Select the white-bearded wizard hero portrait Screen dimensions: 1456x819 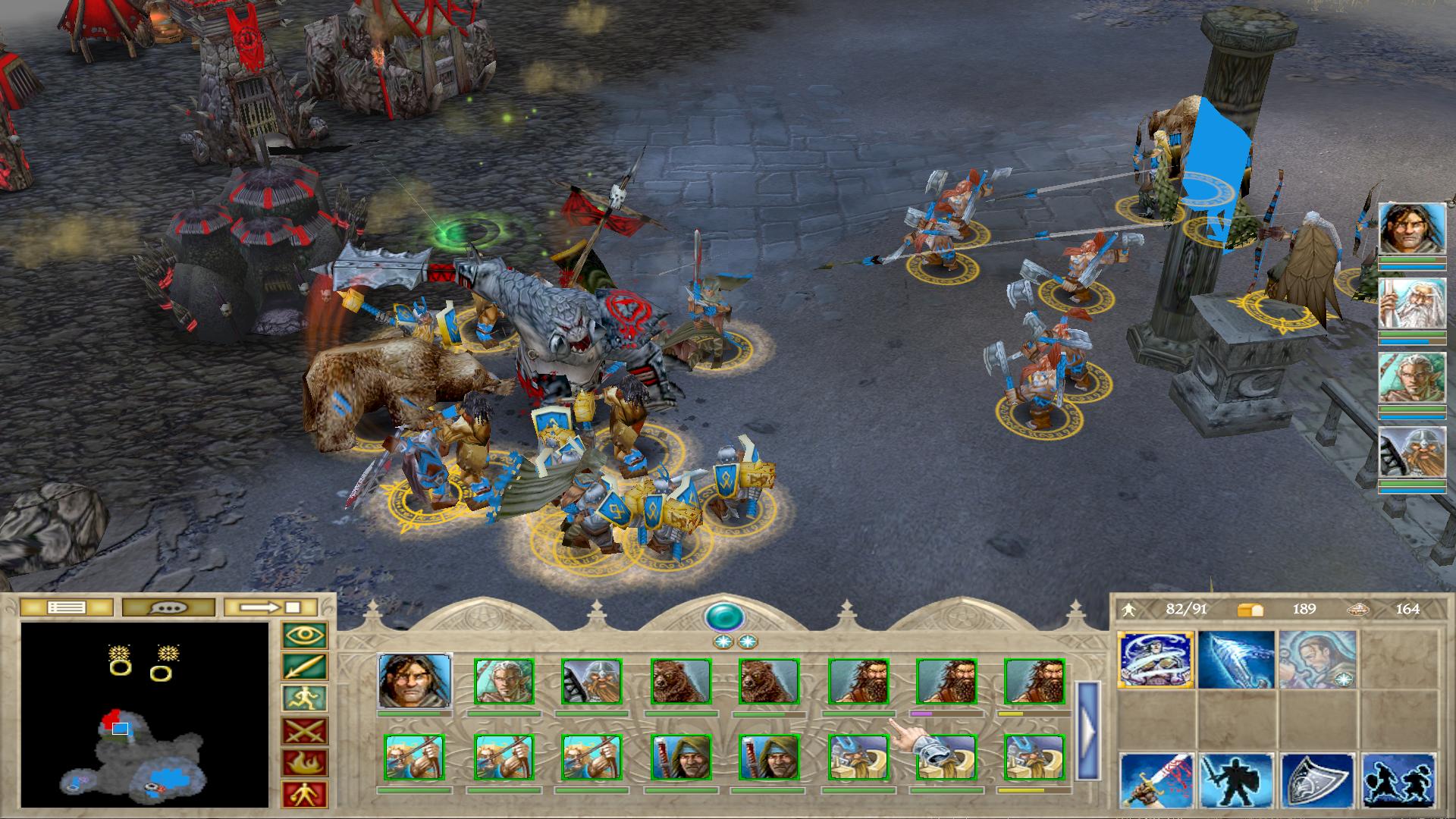[1411, 305]
